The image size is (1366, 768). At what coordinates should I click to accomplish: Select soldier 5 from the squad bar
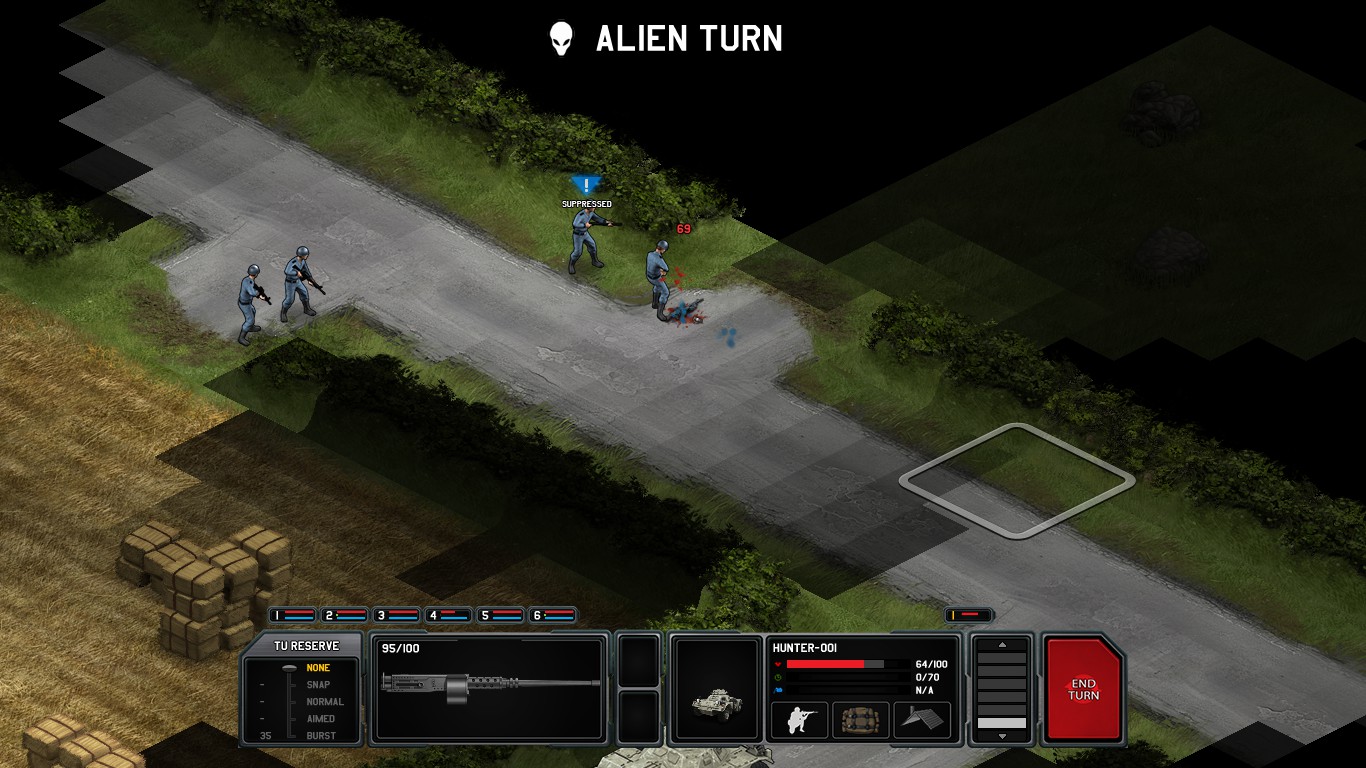(500, 615)
